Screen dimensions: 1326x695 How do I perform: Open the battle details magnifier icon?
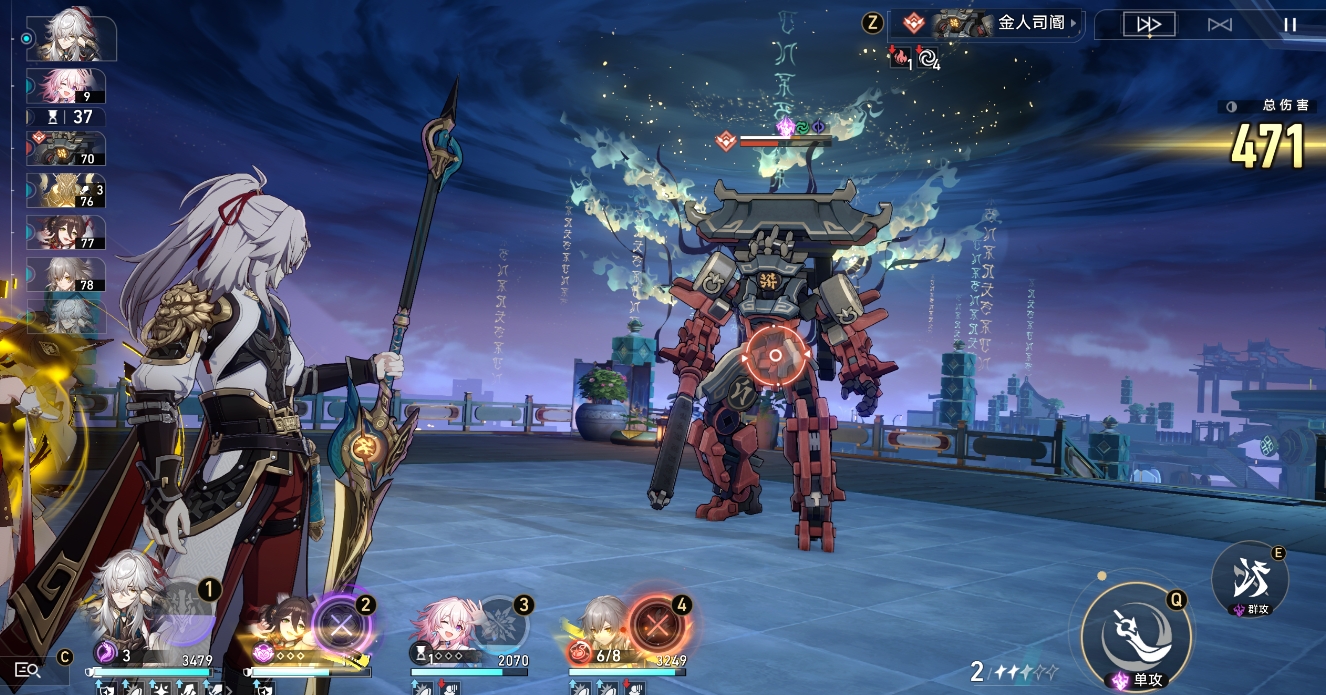click(27, 670)
